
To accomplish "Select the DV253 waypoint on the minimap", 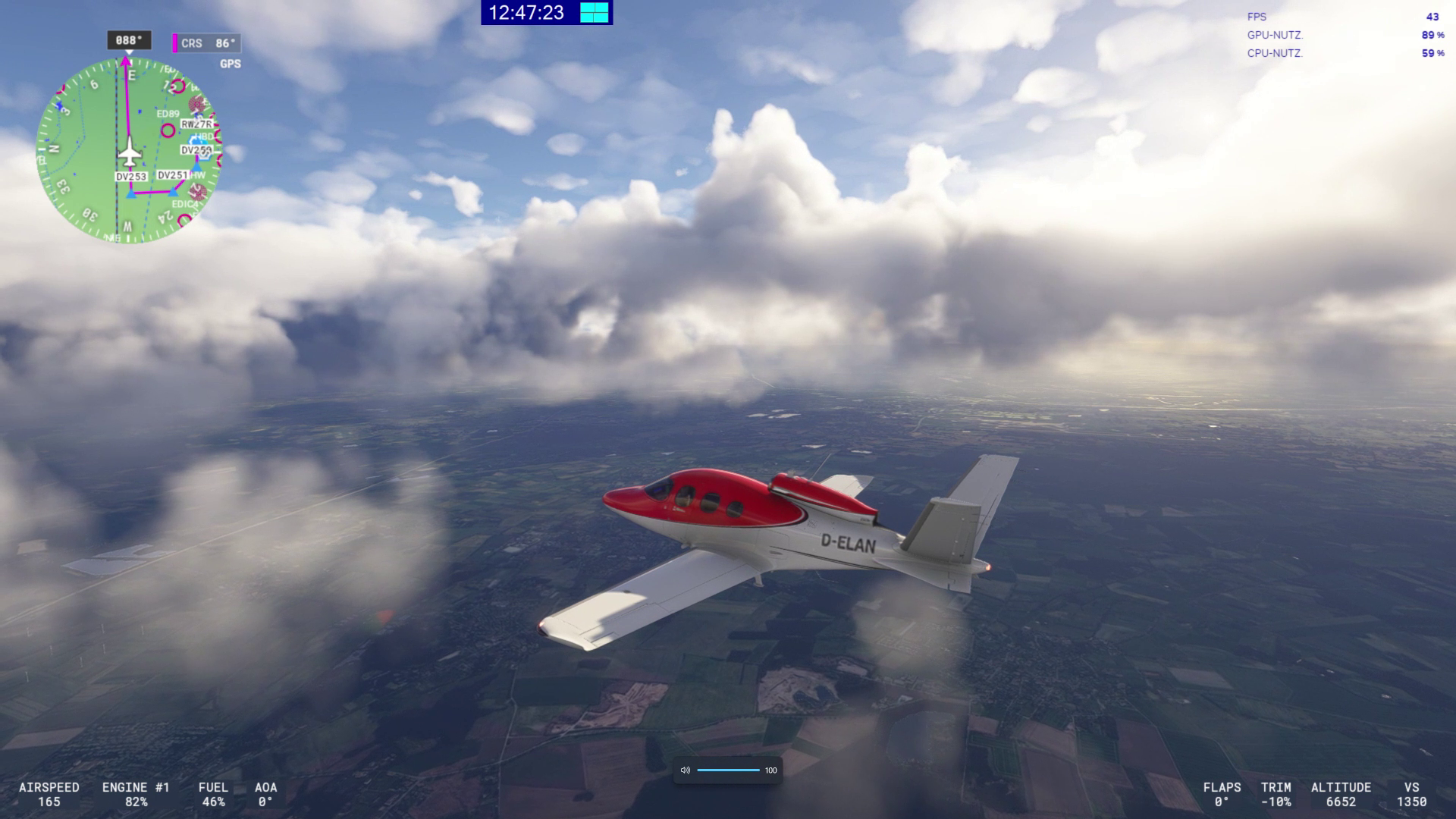I will click(x=130, y=177).
